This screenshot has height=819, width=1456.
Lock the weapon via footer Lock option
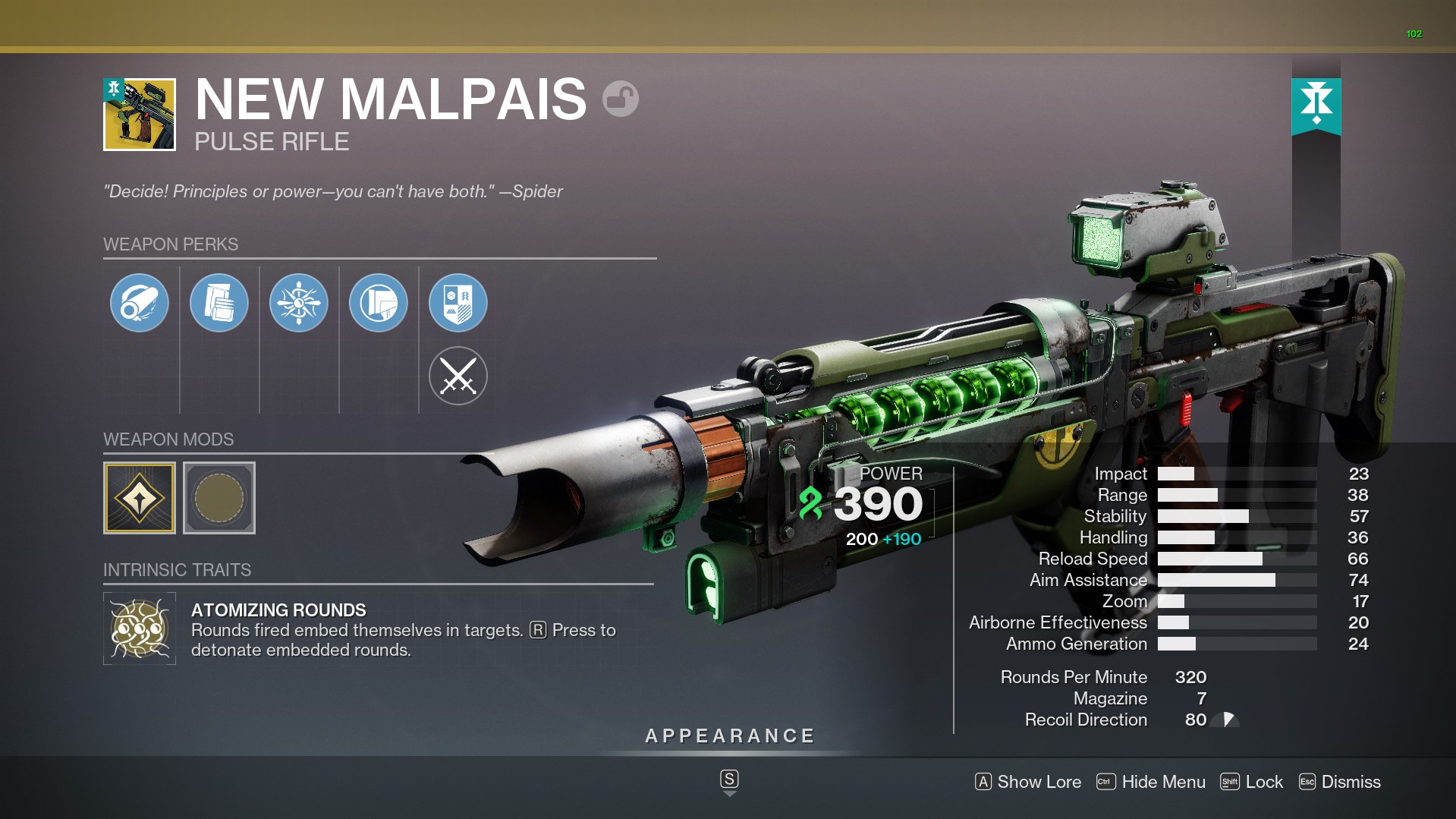(x=1252, y=782)
